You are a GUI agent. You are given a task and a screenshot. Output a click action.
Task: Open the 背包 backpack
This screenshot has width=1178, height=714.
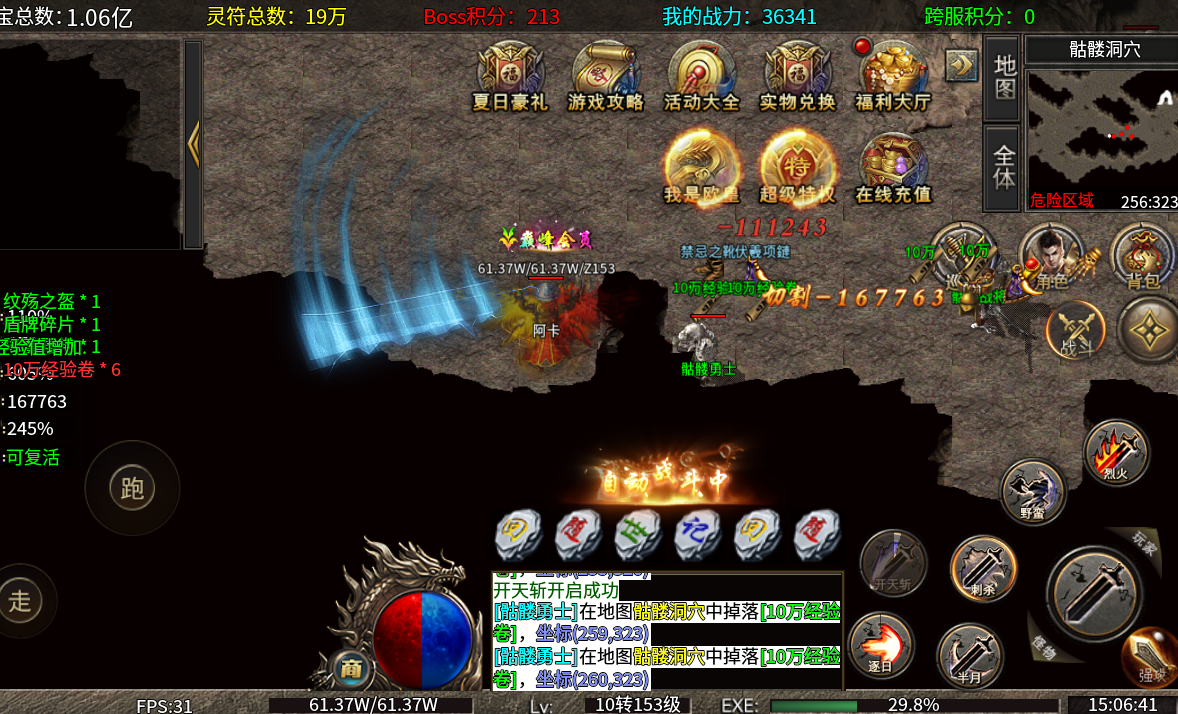(x=1143, y=257)
